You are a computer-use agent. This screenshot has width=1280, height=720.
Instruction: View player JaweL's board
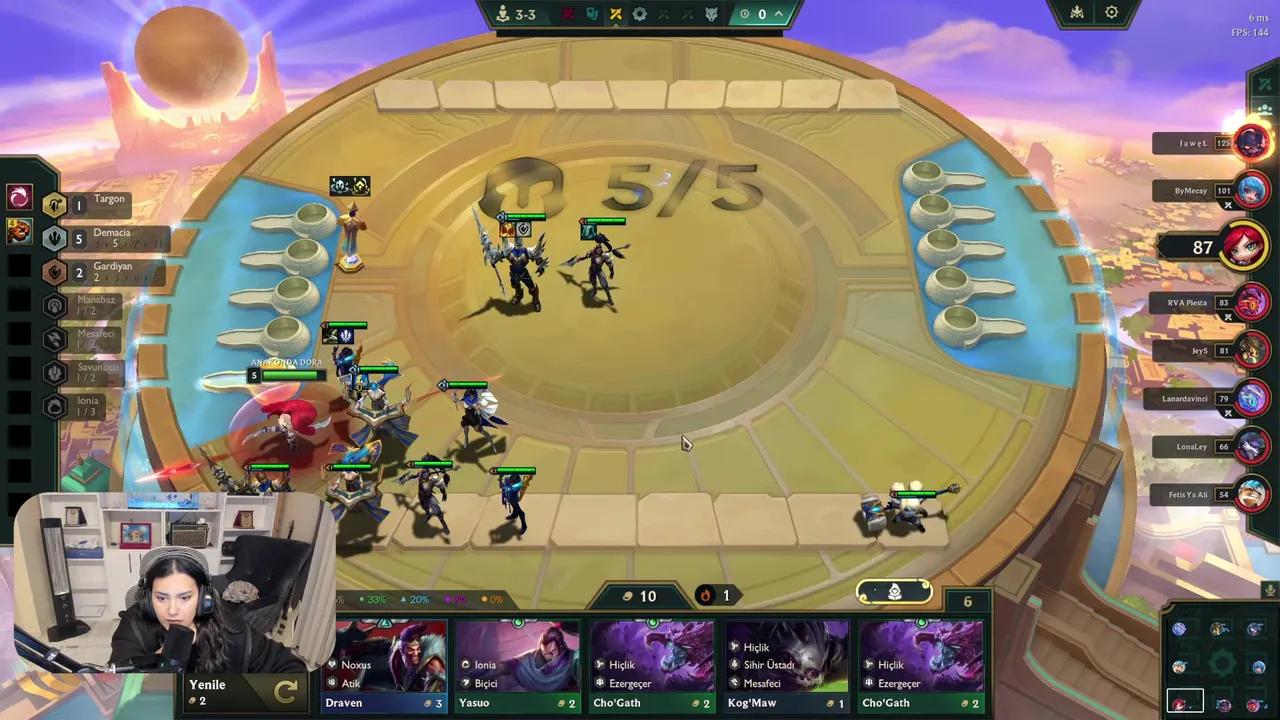coord(1250,143)
